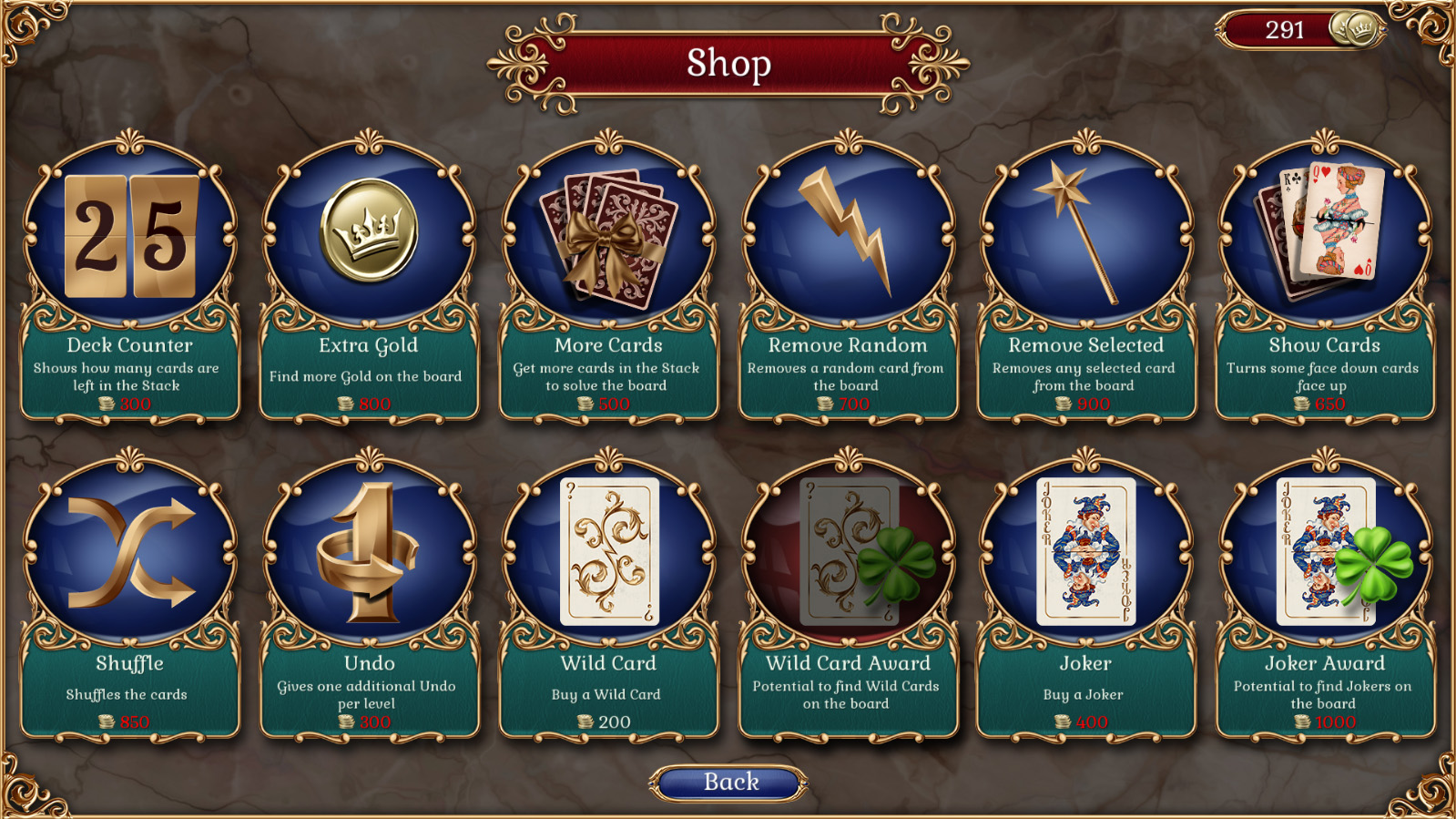Click the 850 price under Shuffle
1456x819 pixels.
coord(135,722)
